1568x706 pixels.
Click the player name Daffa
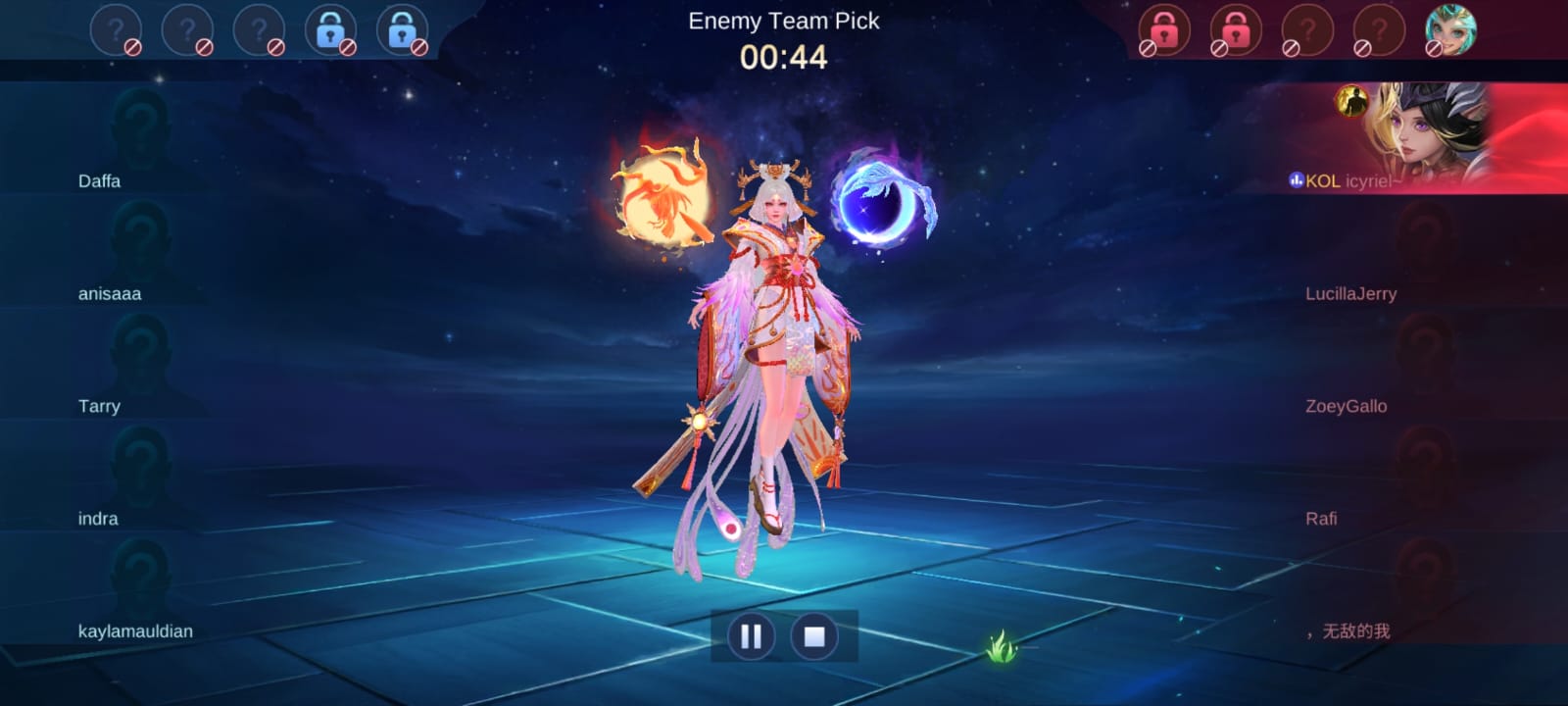101,180
